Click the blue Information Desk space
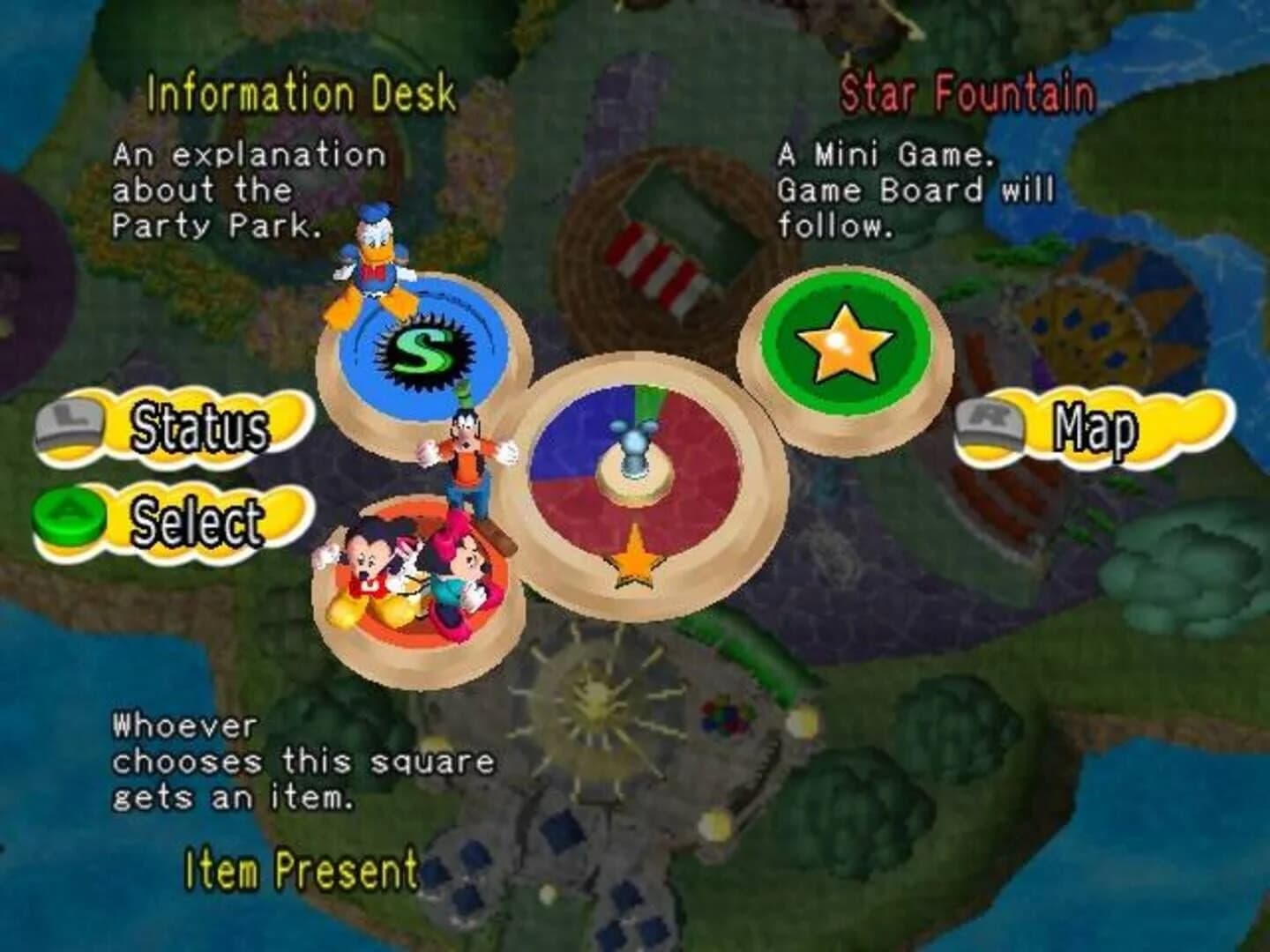 point(415,353)
